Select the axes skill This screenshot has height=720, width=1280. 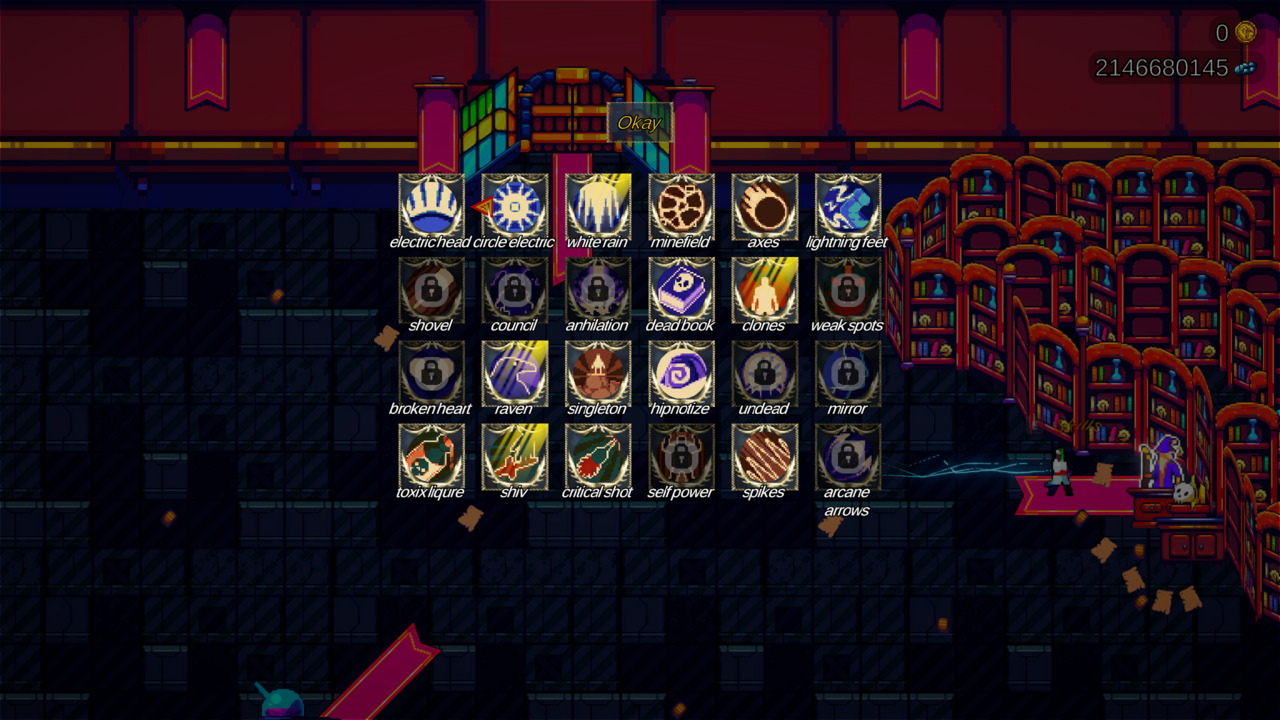click(x=765, y=207)
